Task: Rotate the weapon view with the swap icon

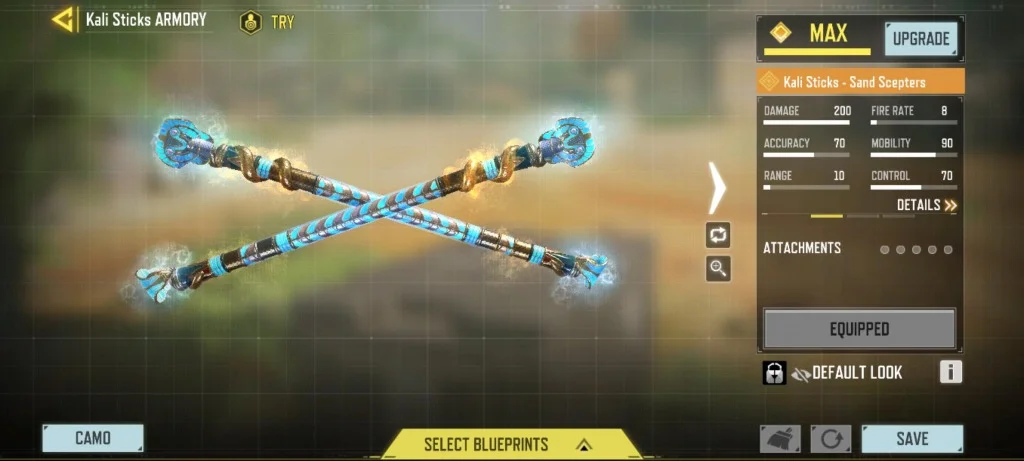Action: click(718, 236)
